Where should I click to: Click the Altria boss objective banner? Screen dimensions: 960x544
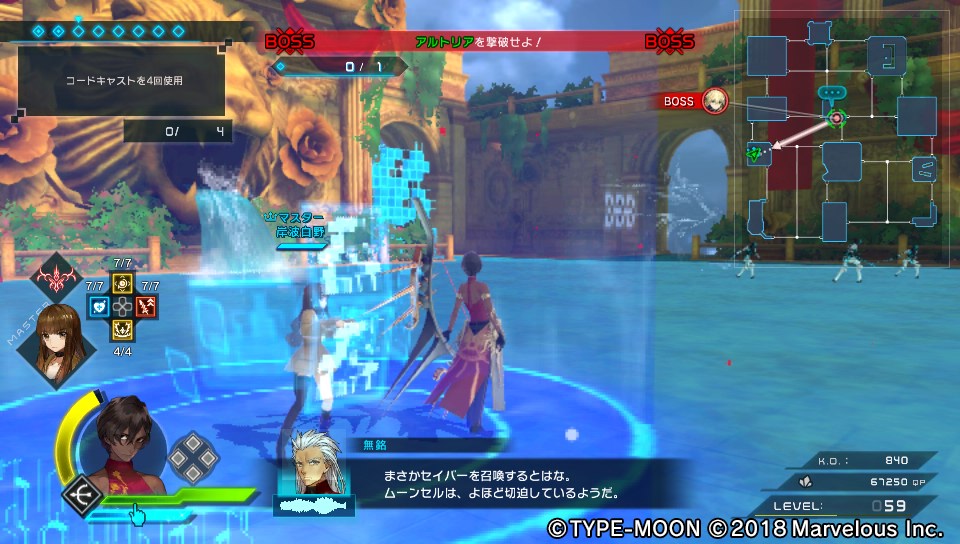478,42
